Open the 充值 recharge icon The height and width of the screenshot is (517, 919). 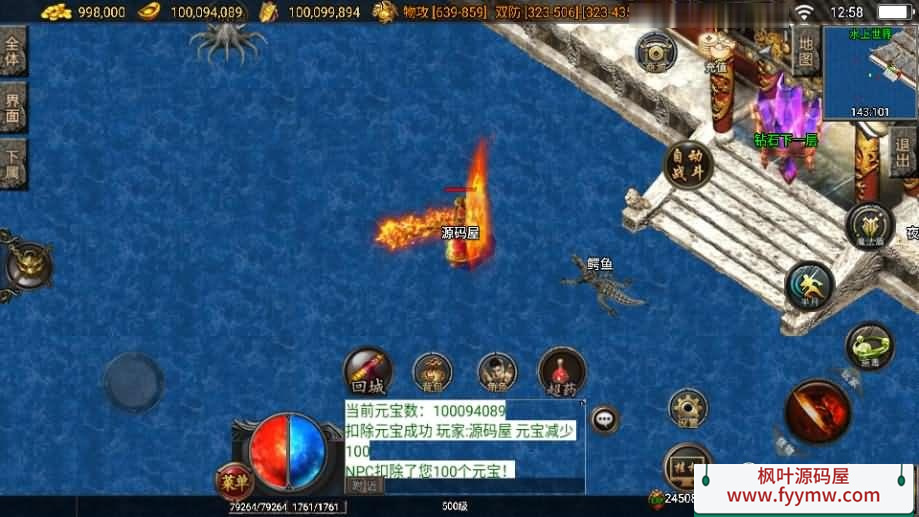pyautogui.click(x=716, y=49)
